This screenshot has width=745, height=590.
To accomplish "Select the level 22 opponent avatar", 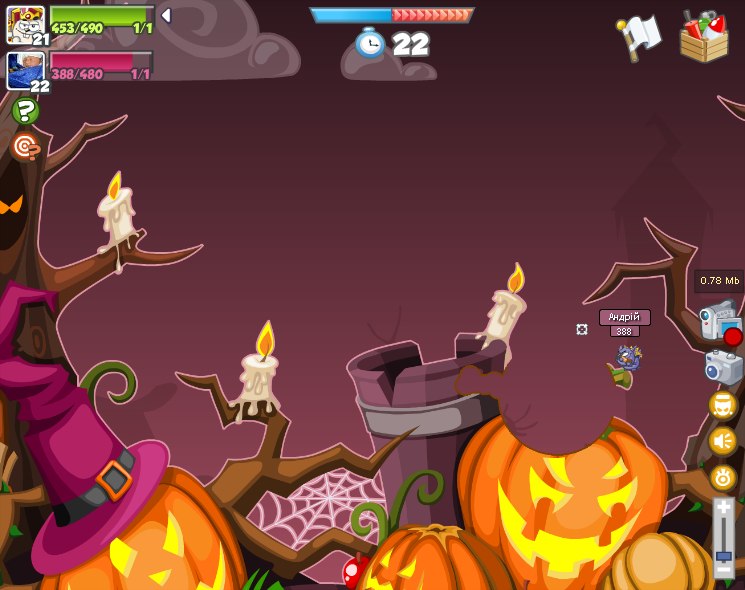I will coord(25,70).
